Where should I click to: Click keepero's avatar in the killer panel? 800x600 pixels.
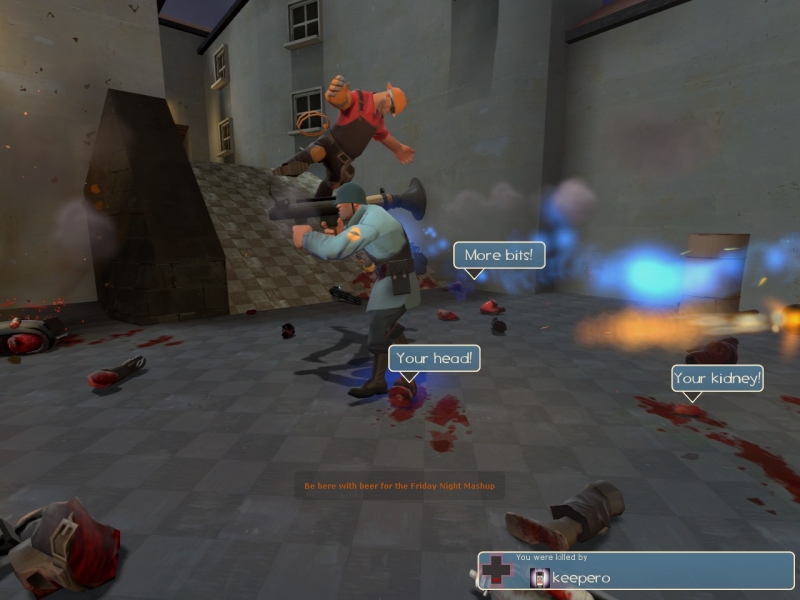click(540, 577)
